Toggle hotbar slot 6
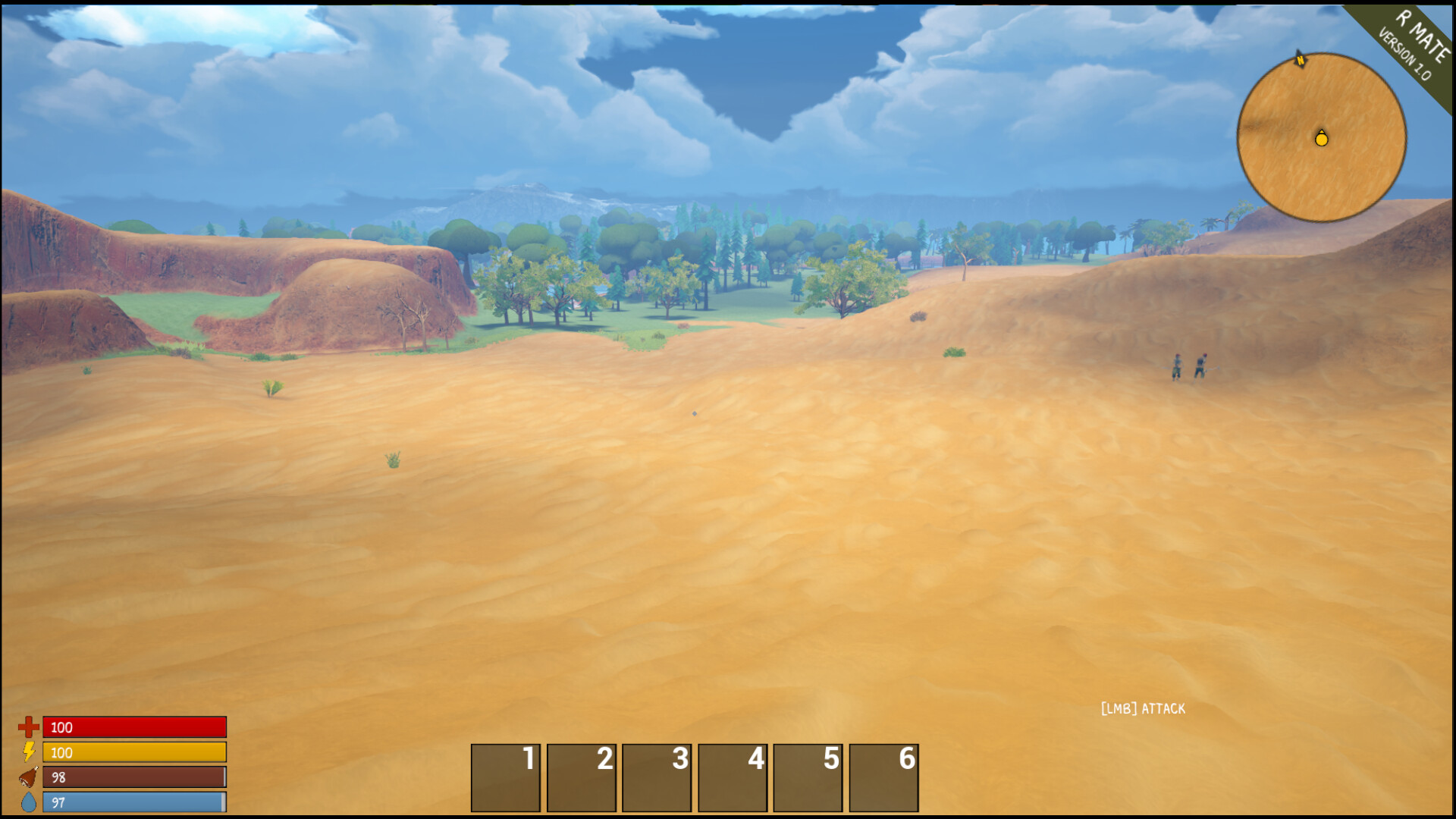This screenshot has width=1456, height=819. [x=884, y=777]
